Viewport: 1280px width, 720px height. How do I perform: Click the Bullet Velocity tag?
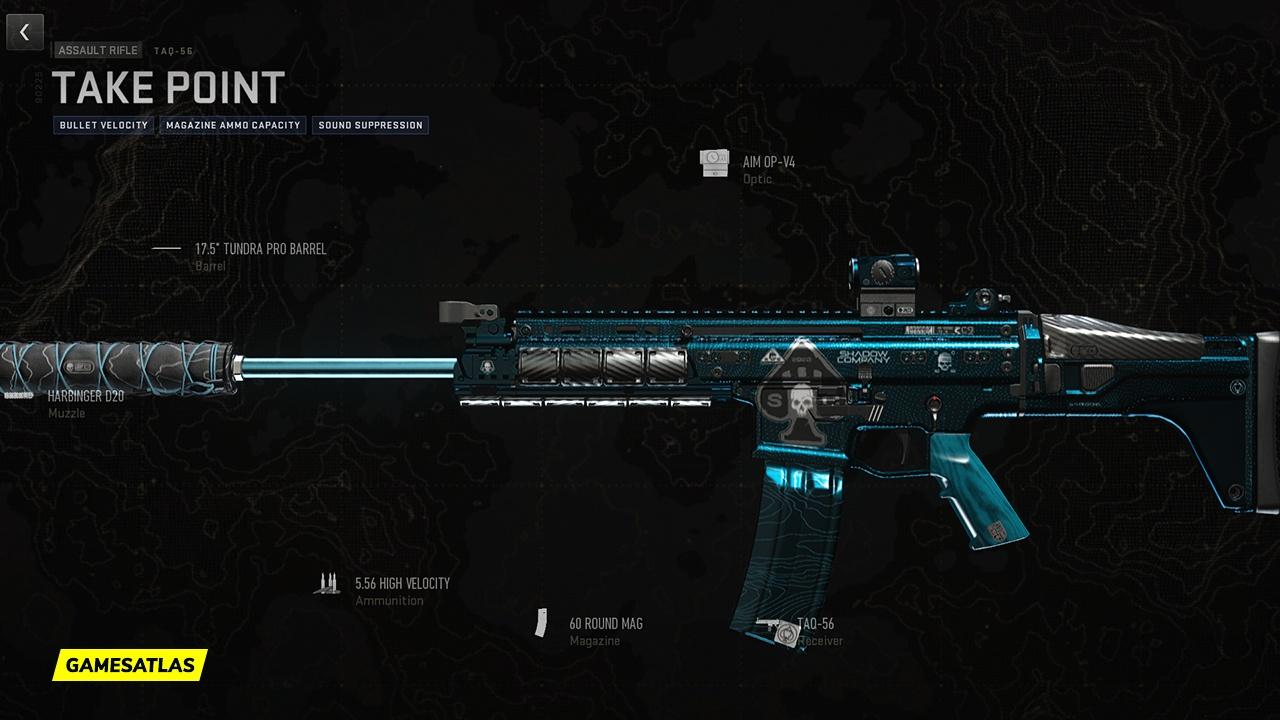coord(104,125)
